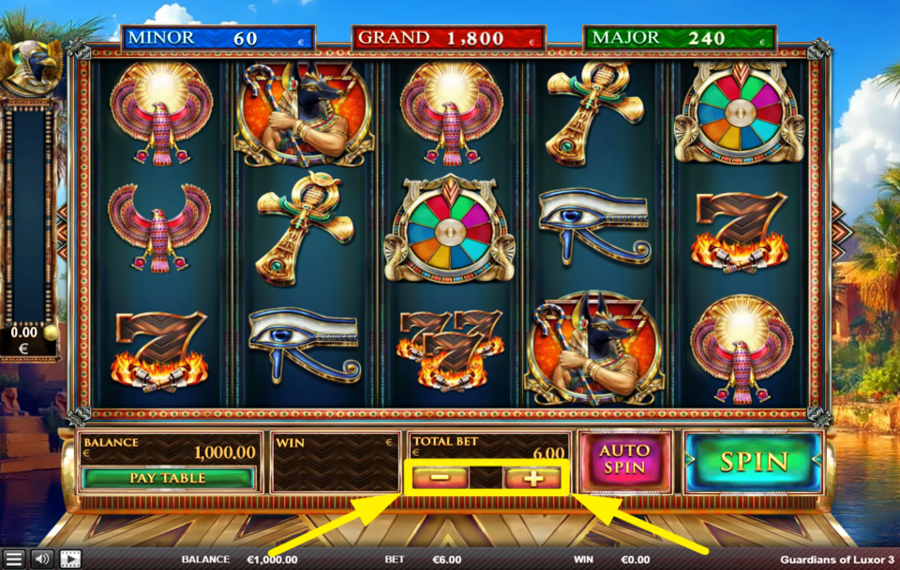
Task: Open the Pay Table
Action: pos(168,478)
